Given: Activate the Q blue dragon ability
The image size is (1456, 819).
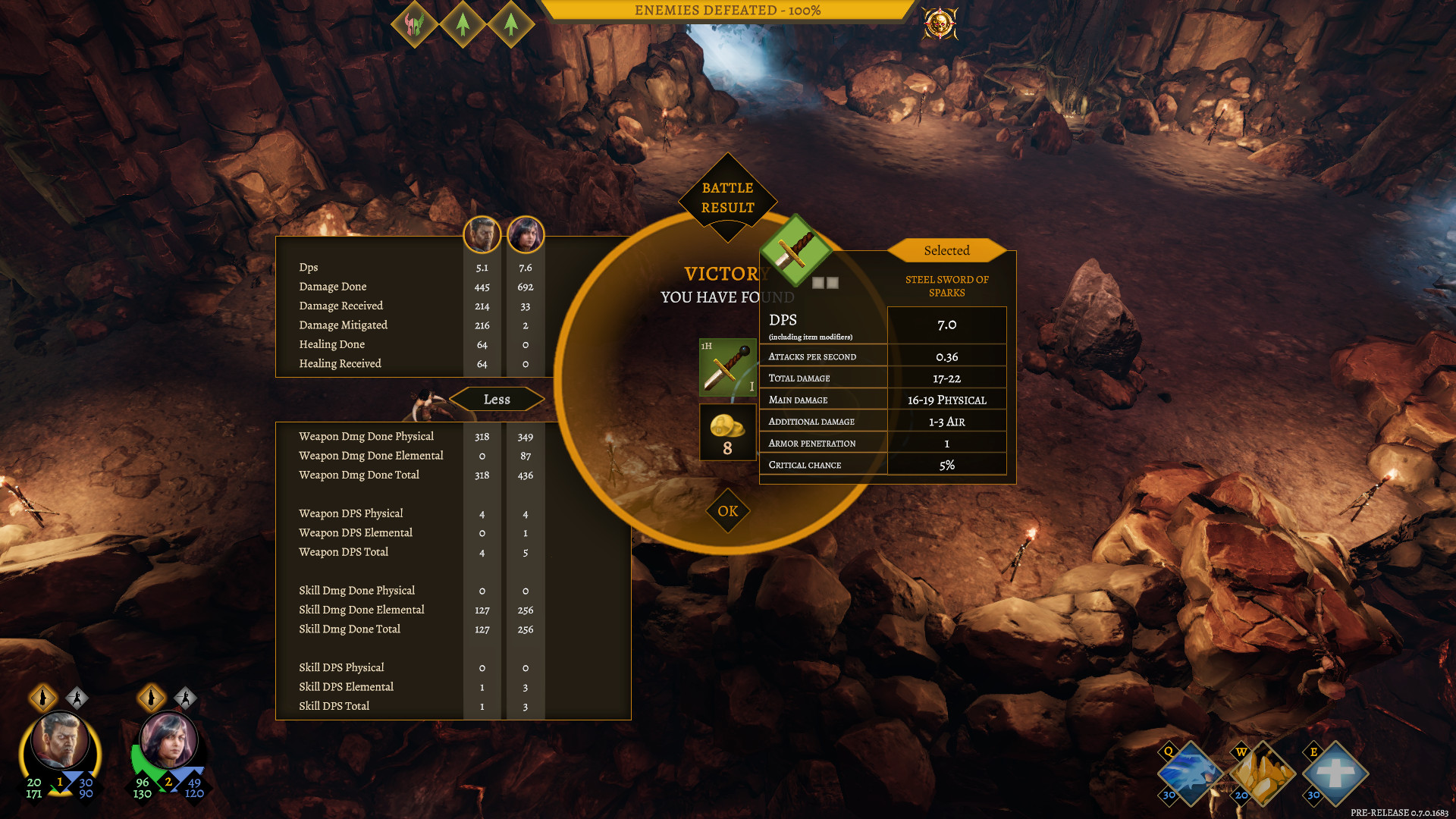Looking at the screenshot, I should click(1189, 773).
